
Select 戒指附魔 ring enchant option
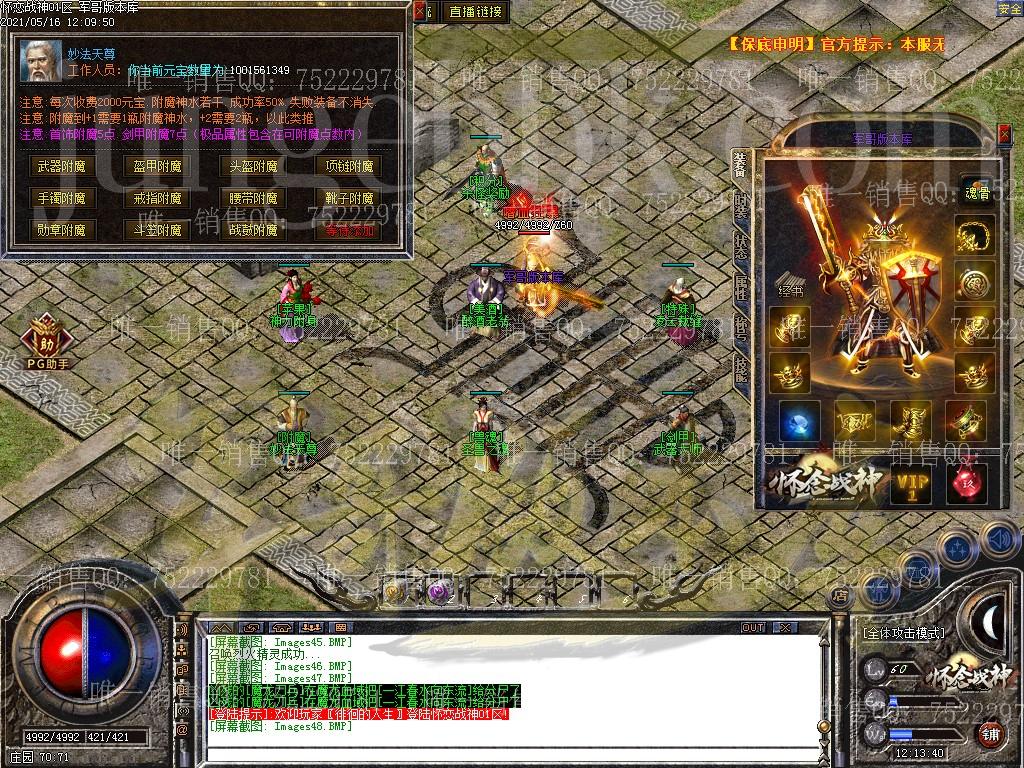[x=157, y=198]
